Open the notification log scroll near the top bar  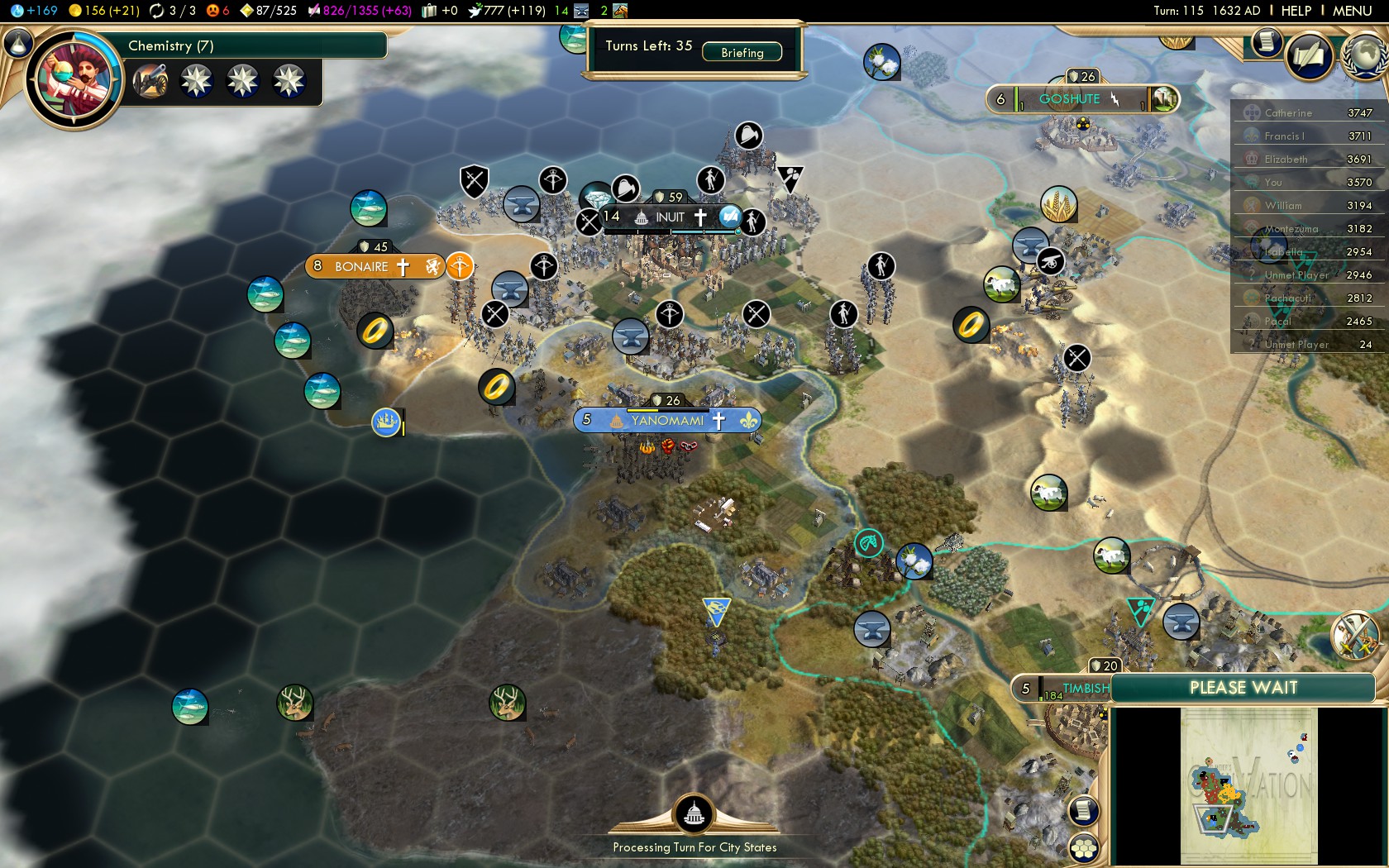[x=1266, y=42]
